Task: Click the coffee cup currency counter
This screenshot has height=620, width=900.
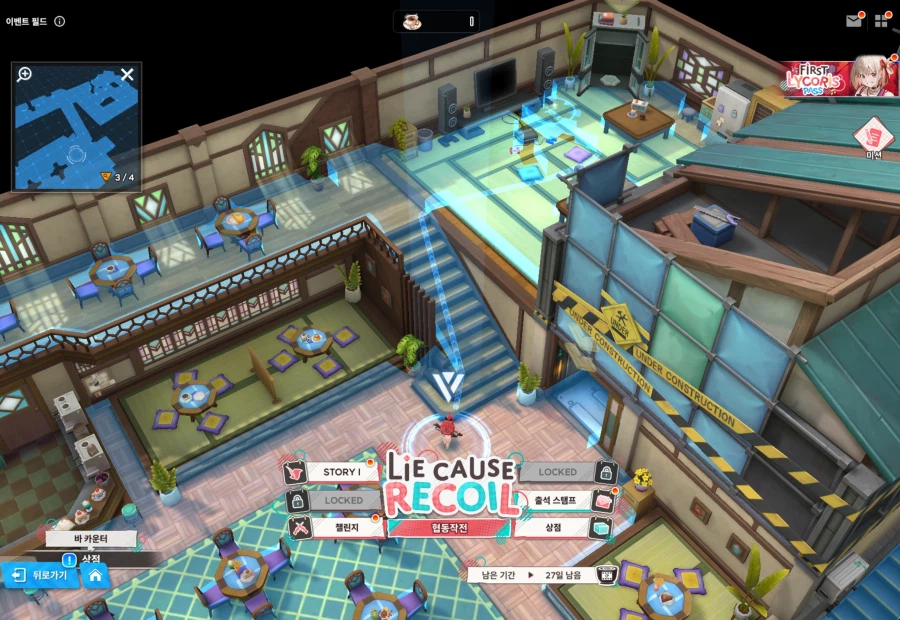Action: [x=437, y=21]
